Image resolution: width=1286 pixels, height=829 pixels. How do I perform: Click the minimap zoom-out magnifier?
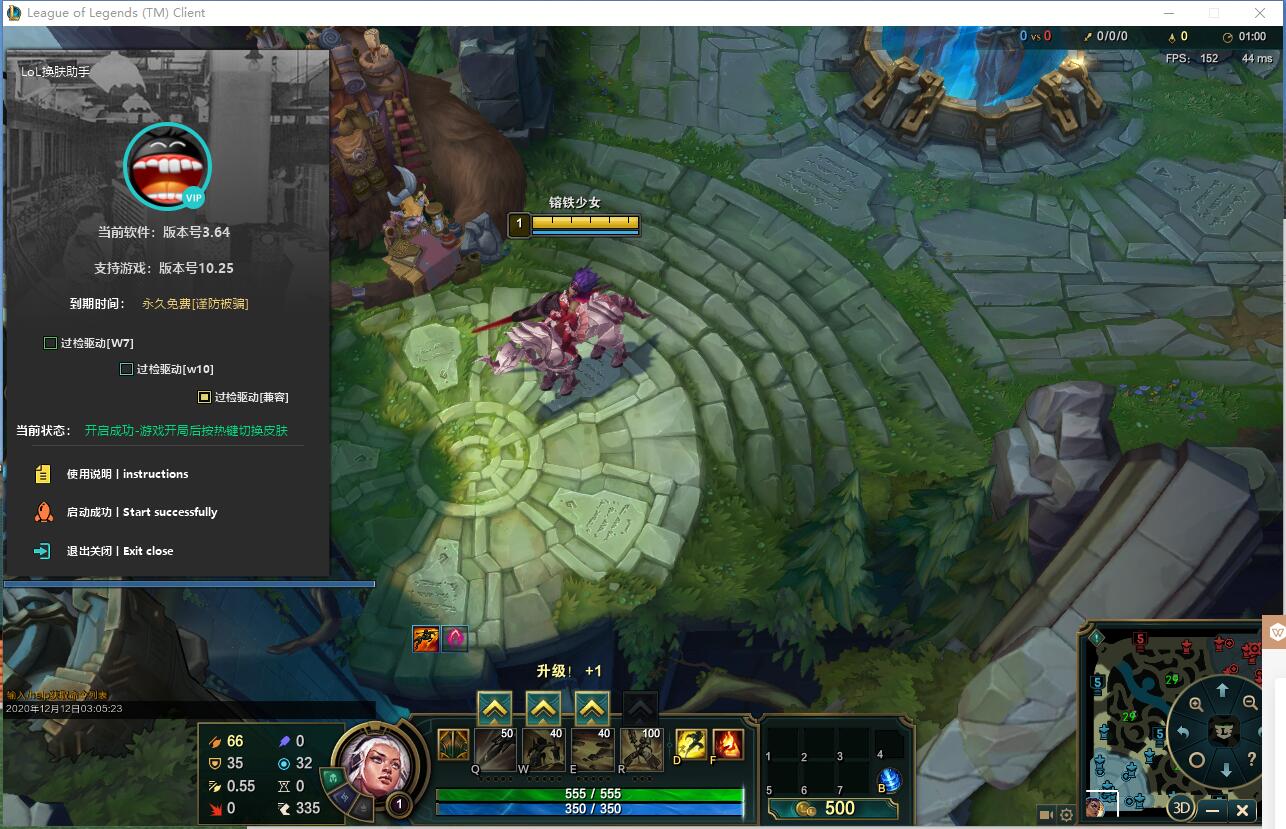coord(1250,703)
